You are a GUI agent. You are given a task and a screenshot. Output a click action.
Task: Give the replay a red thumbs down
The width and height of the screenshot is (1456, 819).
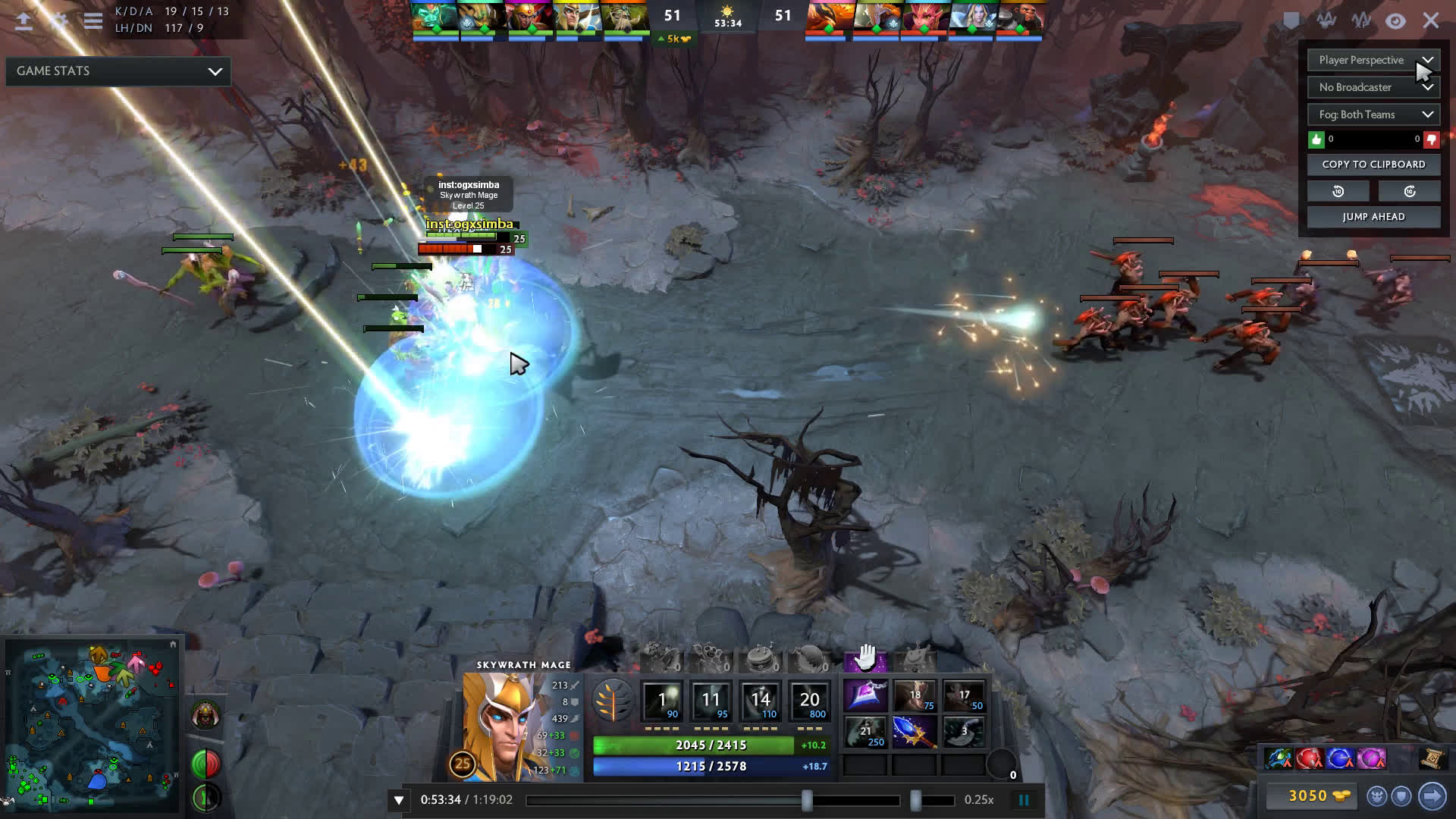point(1431,140)
